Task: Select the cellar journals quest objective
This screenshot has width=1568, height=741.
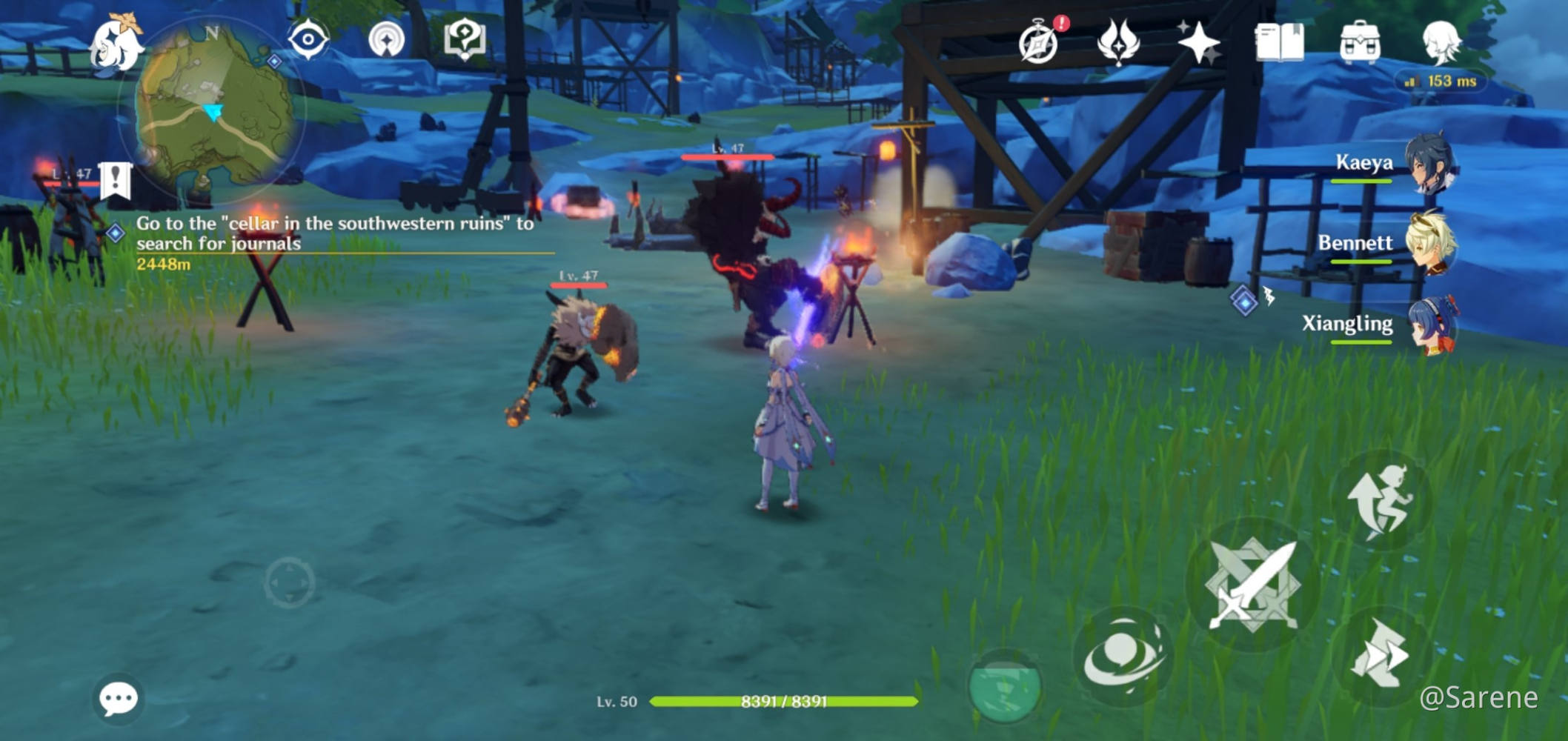Action: [x=333, y=234]
